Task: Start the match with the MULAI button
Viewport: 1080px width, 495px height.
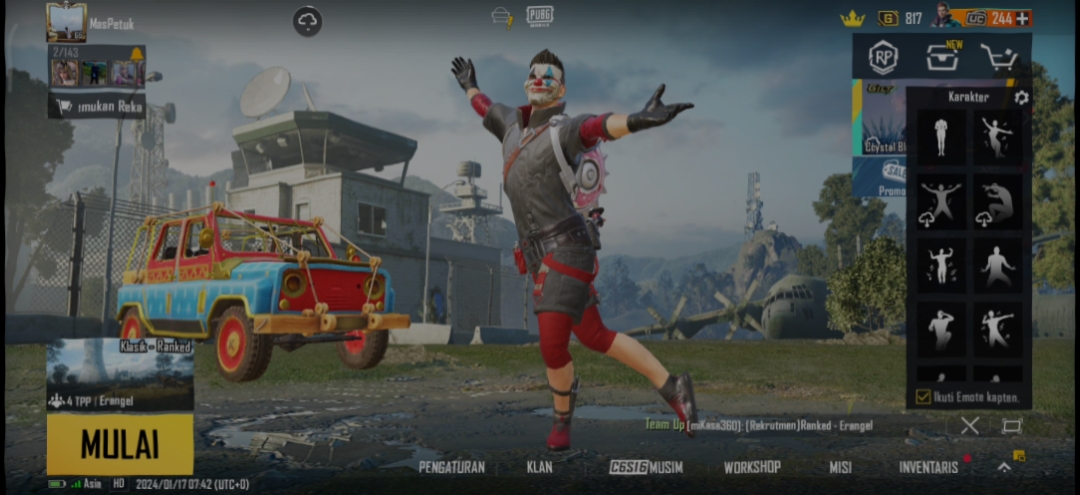Action: point(120,444)
